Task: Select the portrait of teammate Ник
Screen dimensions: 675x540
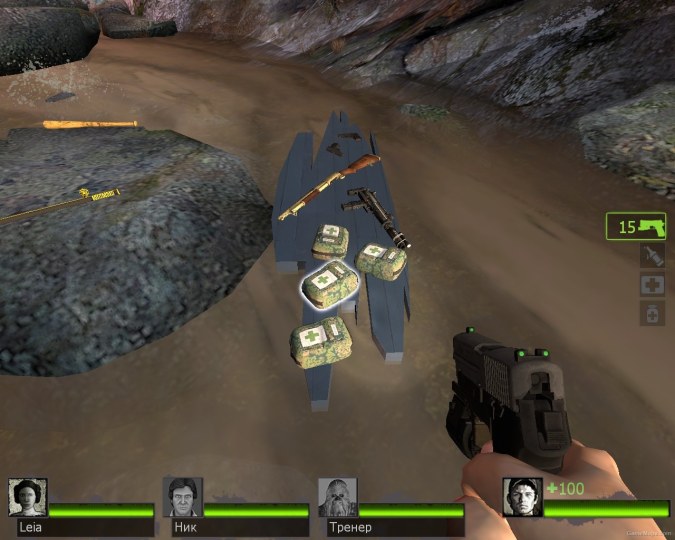Action: tap(183, 497)
